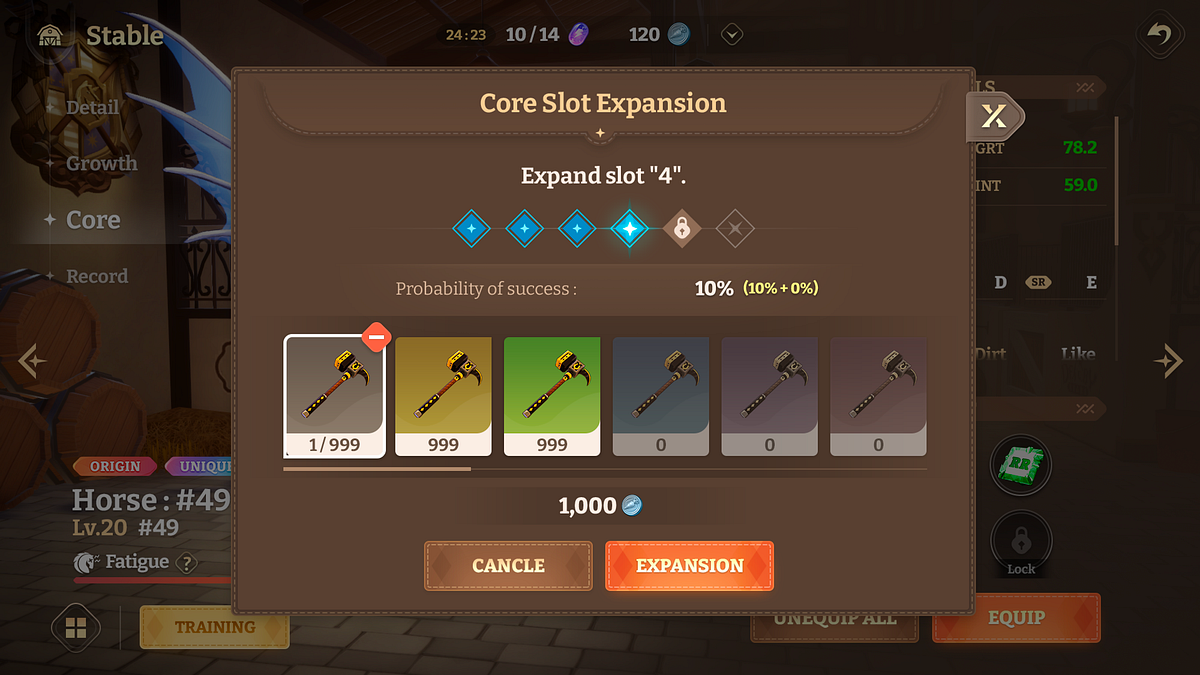
Task: Click the CANCLE button
Action: pyautogui.click(x=508, y=566)
